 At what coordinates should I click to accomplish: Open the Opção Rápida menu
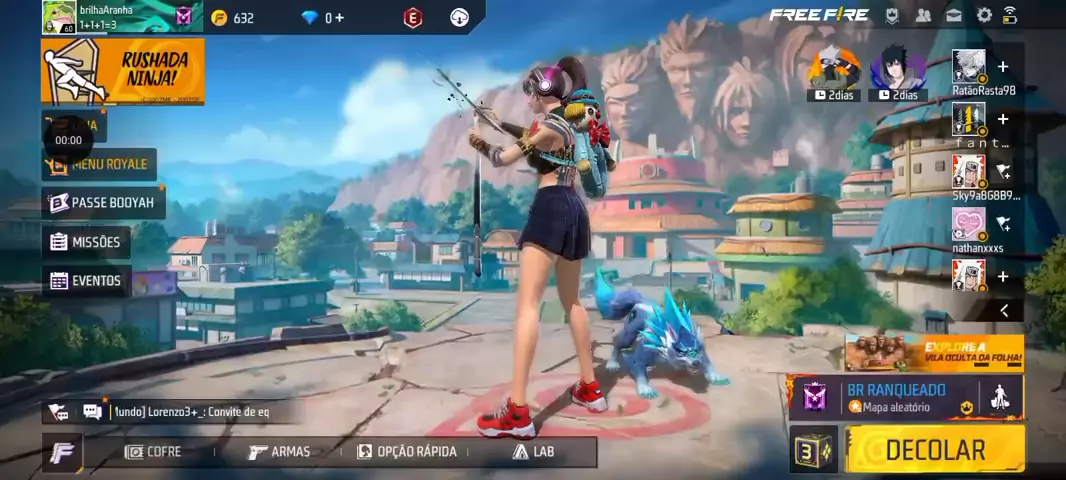(x=407, y=452)
